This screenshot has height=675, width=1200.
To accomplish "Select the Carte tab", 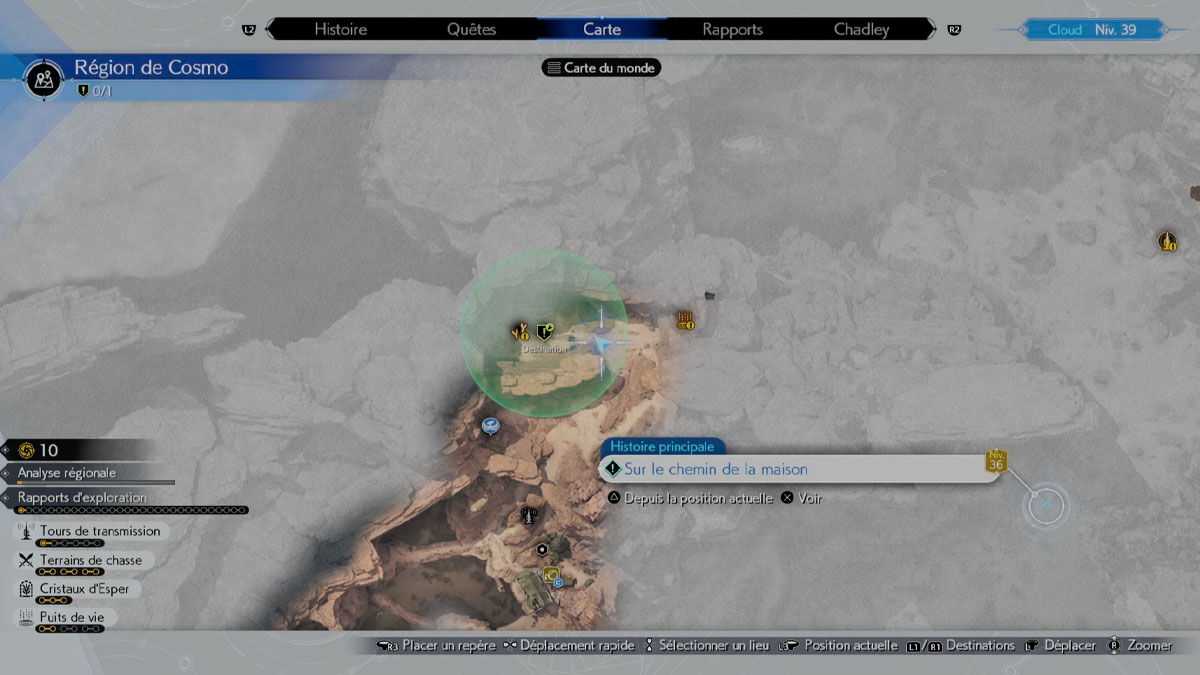I will [602, 29].
